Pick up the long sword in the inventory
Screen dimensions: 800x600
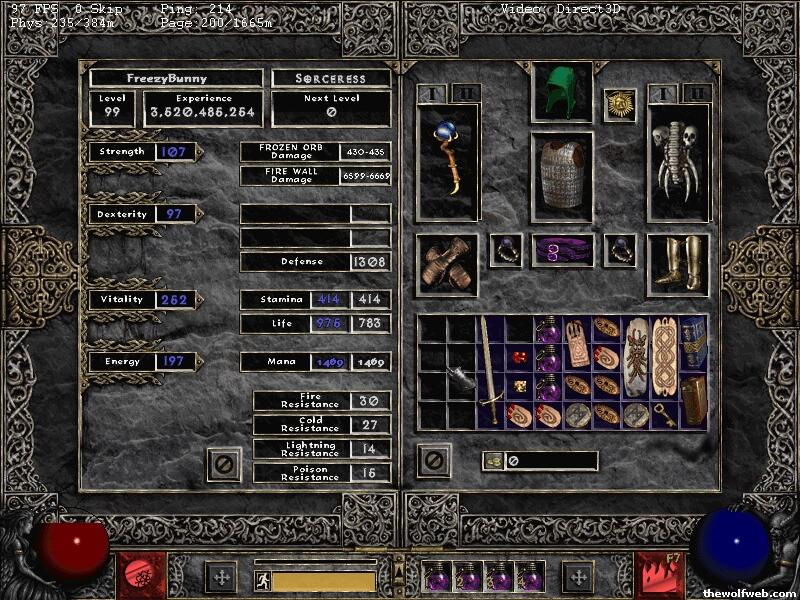tap(488, 370)
